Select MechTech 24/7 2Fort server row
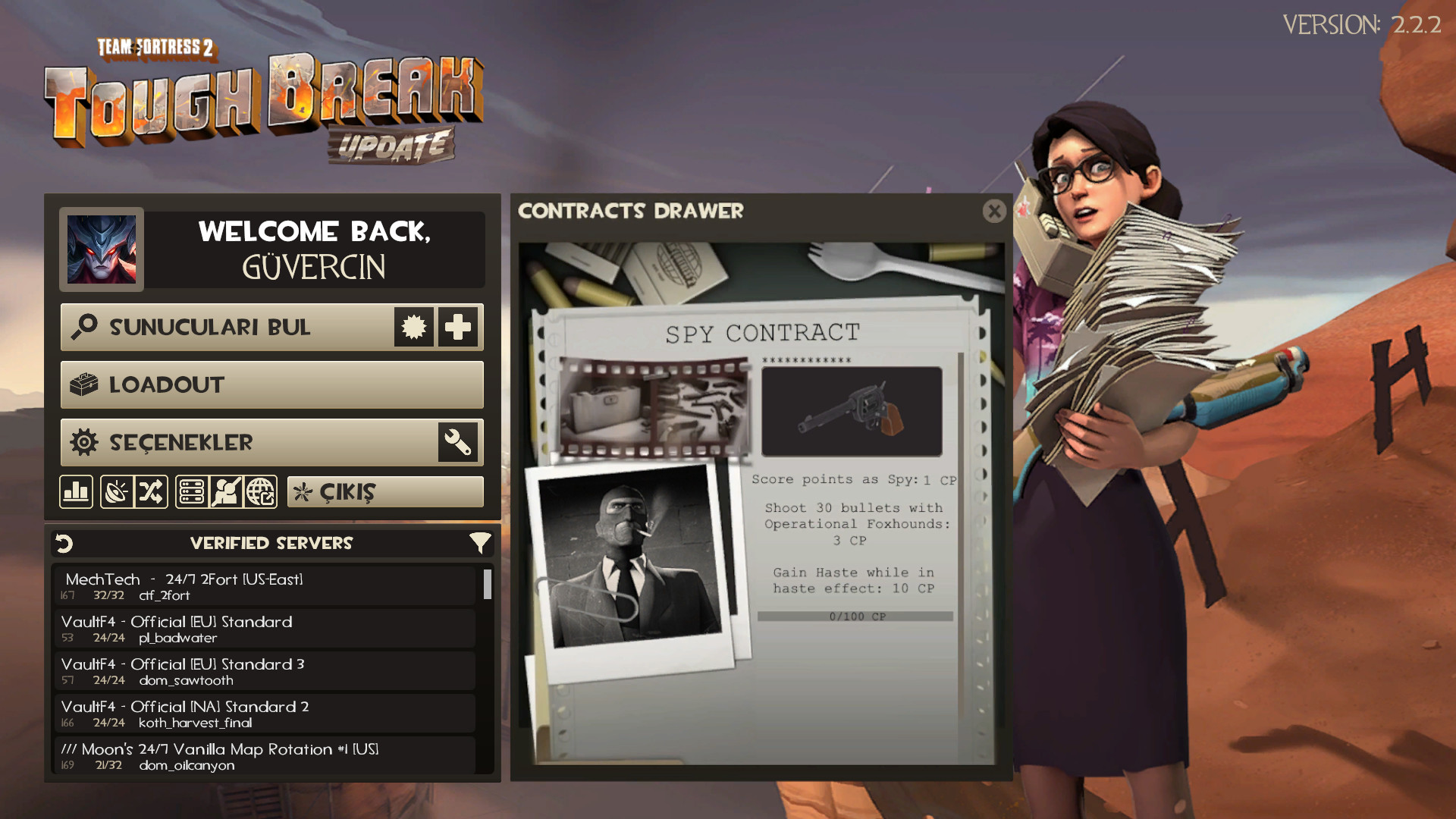Viewport: 1456px width, 819px height. (264, 586)
